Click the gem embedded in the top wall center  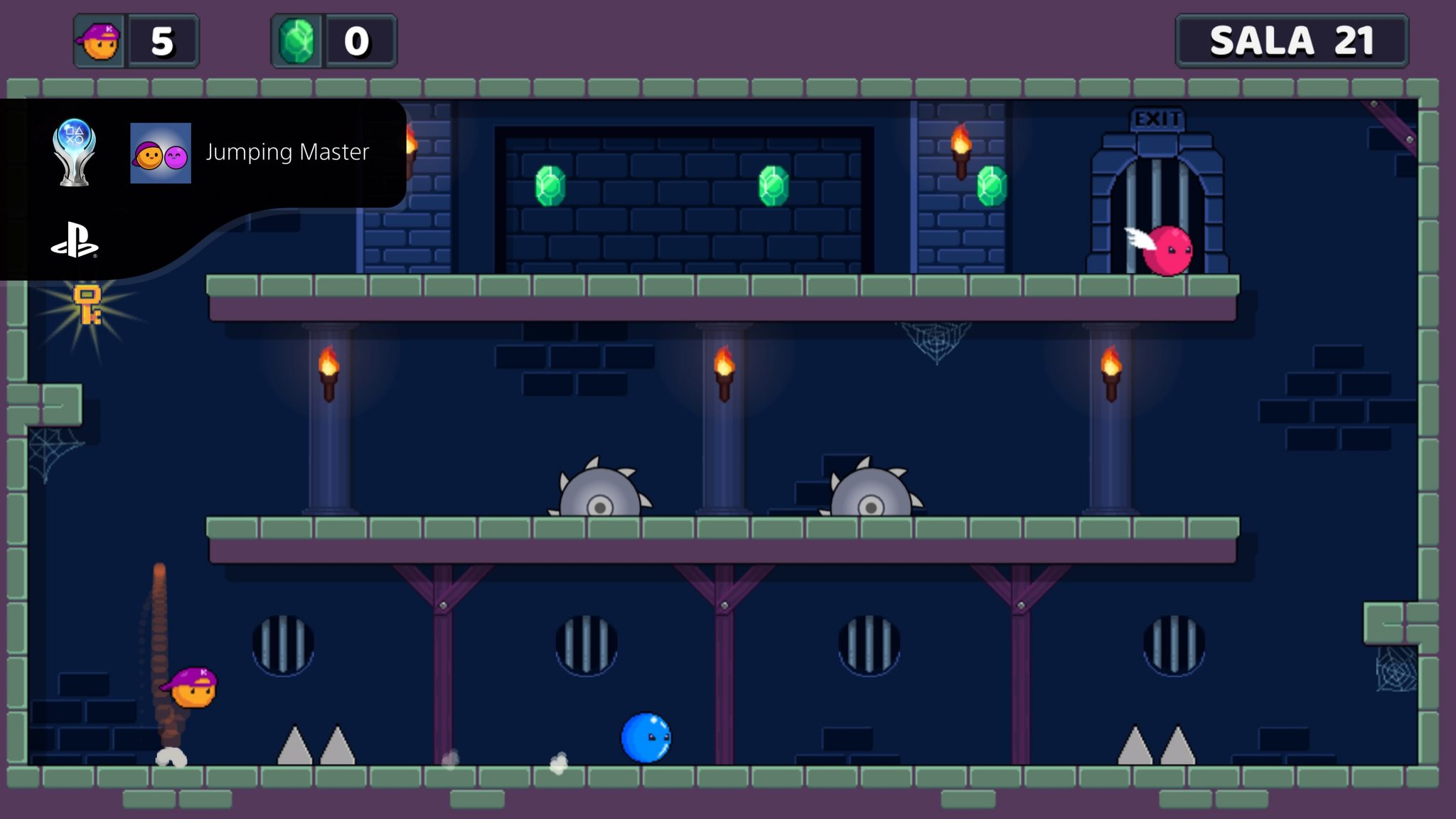click(x=773, y=186)
